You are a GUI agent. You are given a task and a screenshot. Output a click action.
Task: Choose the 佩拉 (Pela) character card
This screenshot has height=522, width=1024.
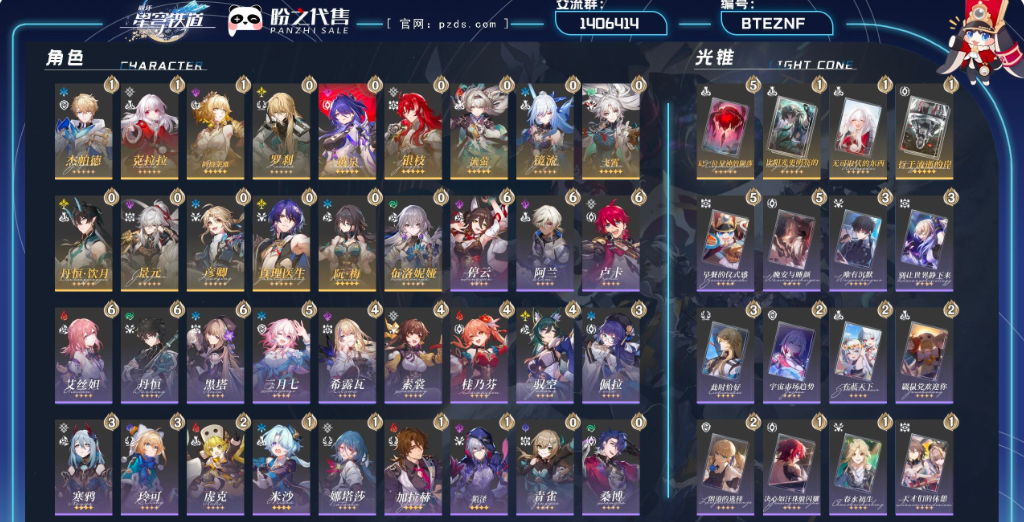tap(611, 355)
